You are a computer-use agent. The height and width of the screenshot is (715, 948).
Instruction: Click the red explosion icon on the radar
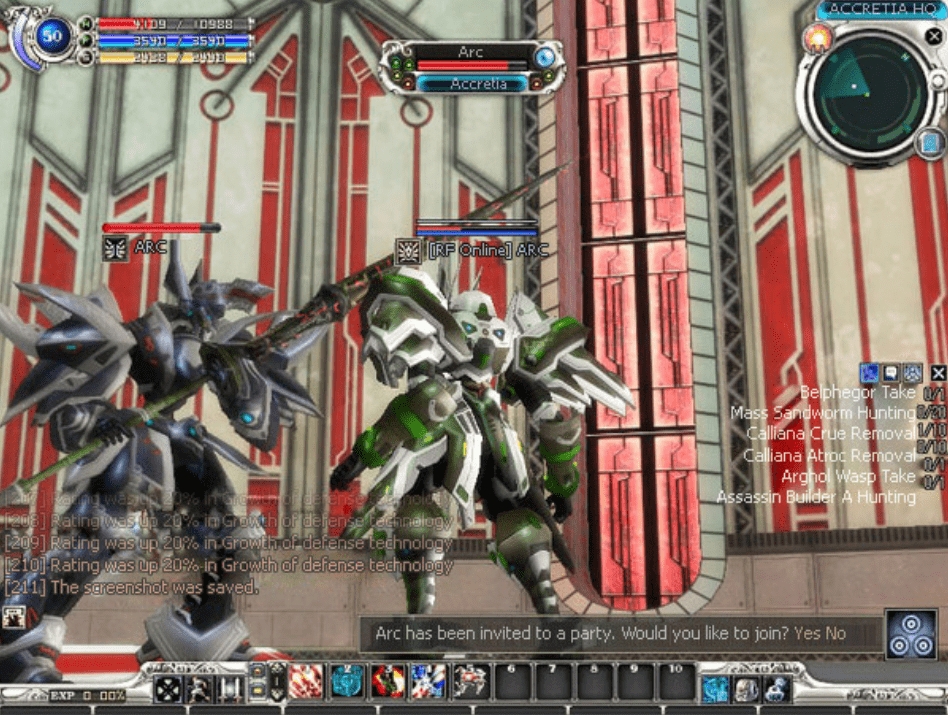pos(817,39)
